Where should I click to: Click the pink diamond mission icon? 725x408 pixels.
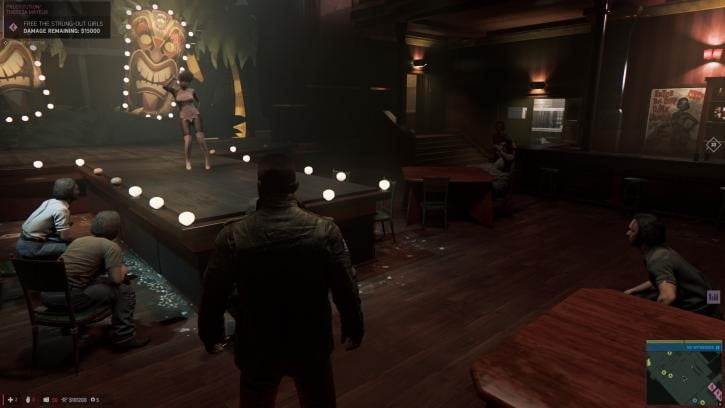(x=13, y=26)
